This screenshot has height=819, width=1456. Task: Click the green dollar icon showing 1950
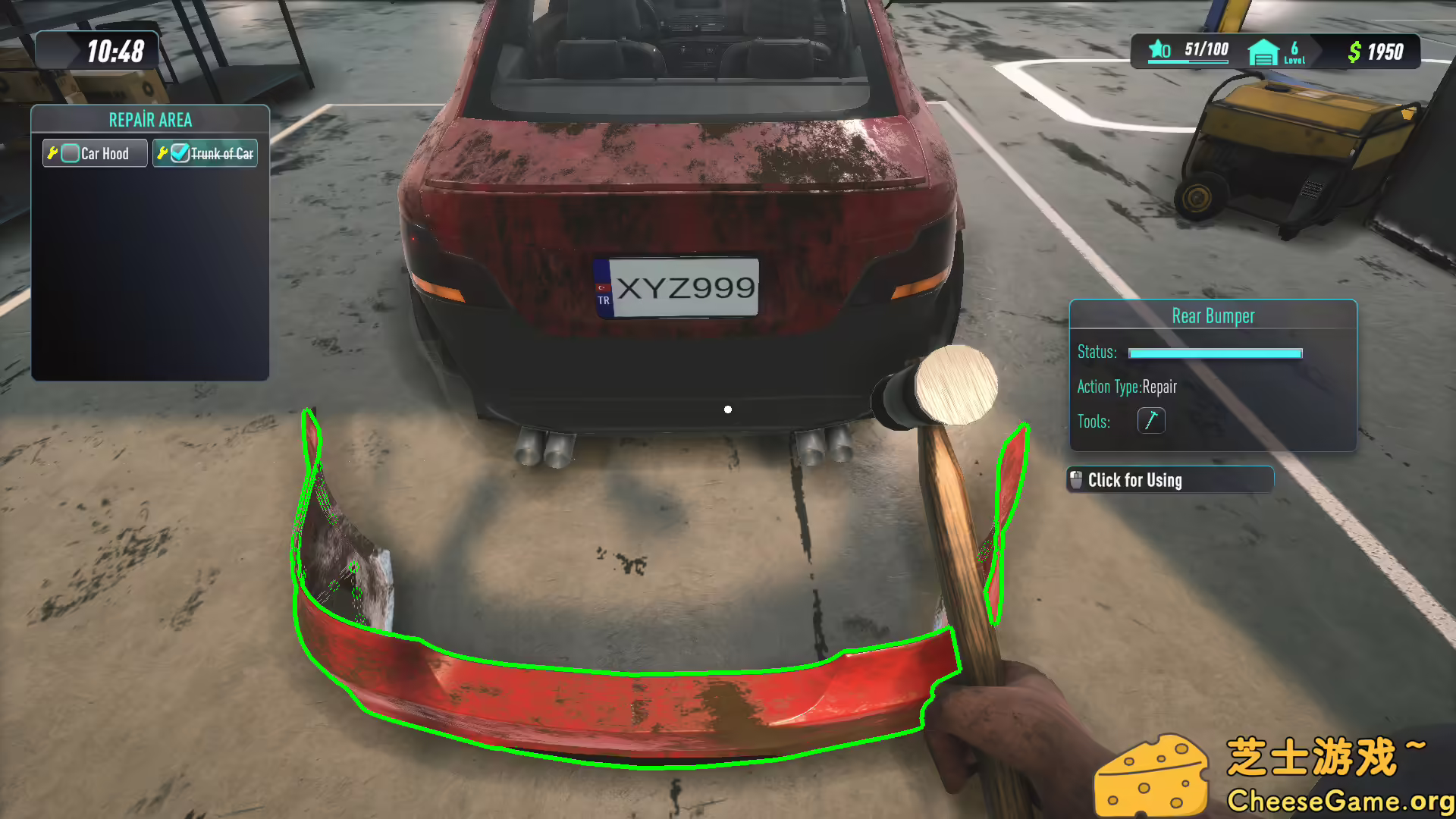(1354, 52)
